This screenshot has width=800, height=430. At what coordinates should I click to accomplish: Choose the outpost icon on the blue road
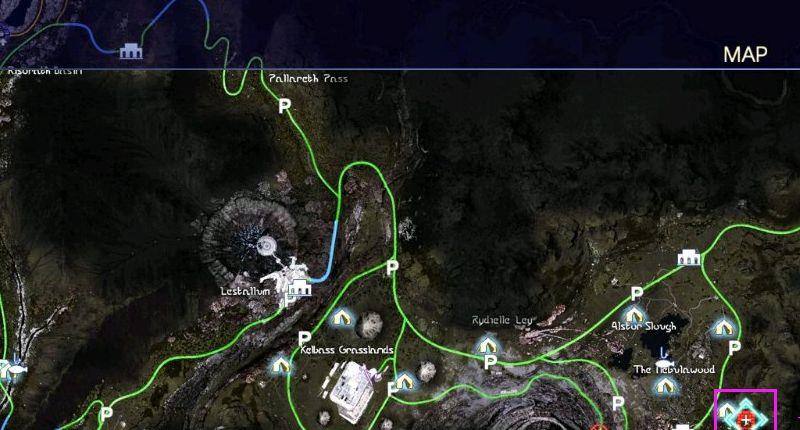pyautogui.click(x=130, y=51)
